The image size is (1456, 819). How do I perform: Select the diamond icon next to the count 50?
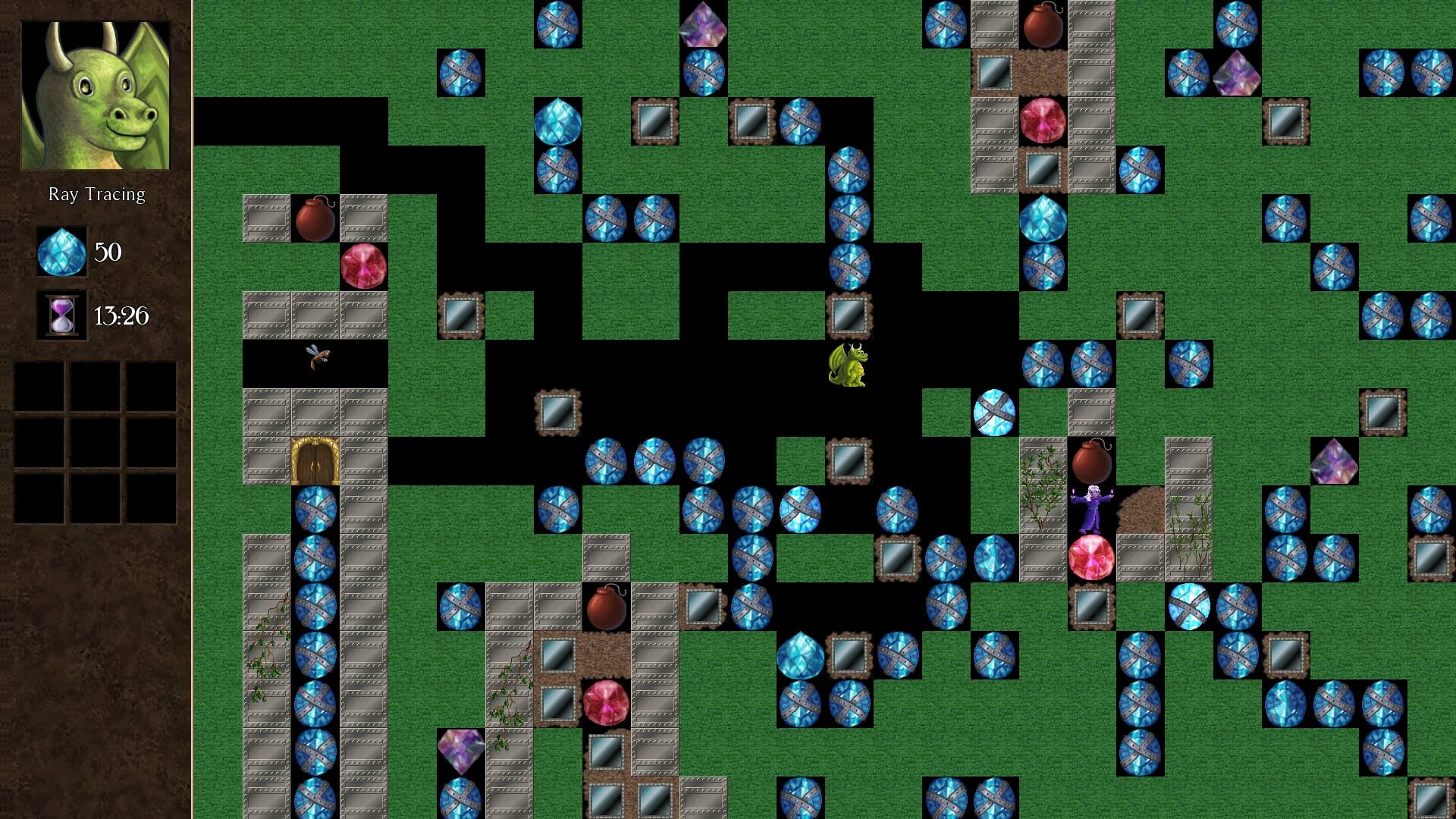click(x=62, y=253)
